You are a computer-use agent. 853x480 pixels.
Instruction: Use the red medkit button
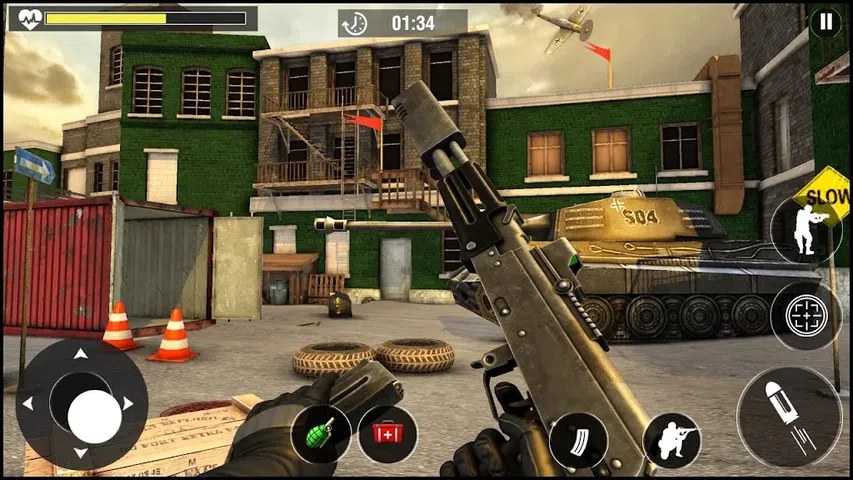click(x=387, y=434)
